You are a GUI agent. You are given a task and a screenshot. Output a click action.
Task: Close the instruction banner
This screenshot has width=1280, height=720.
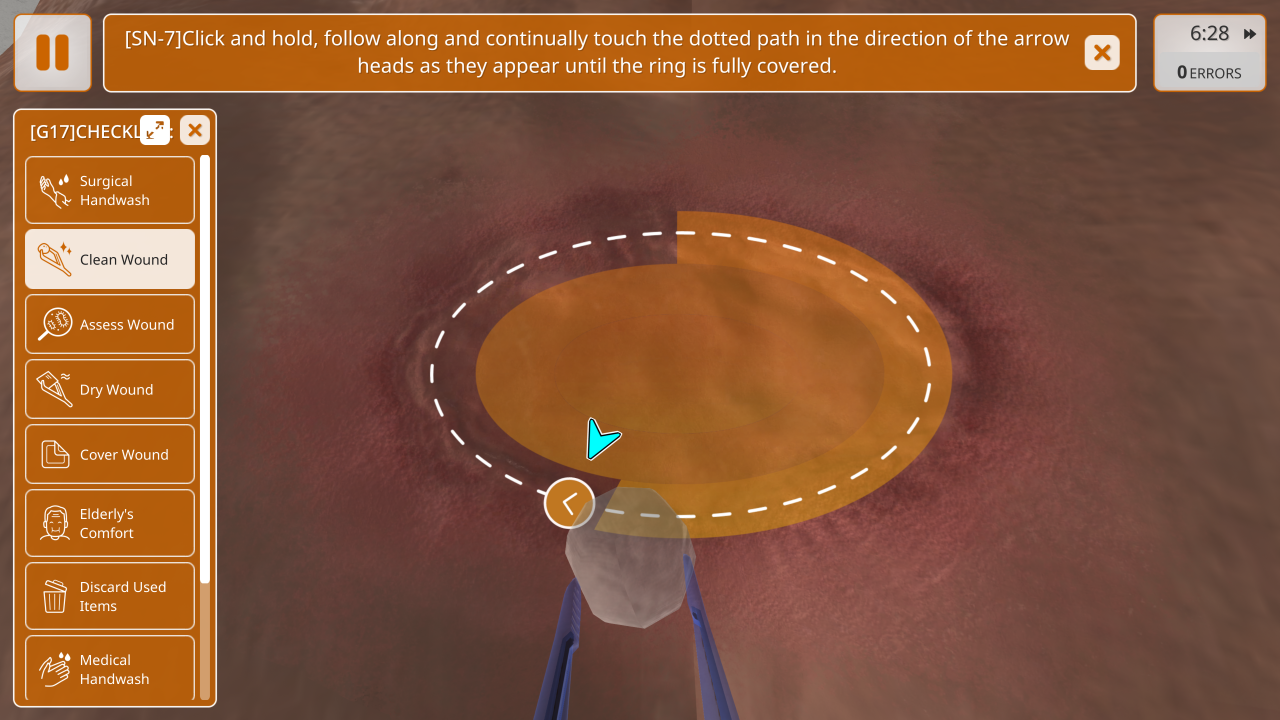(1102, 53)
